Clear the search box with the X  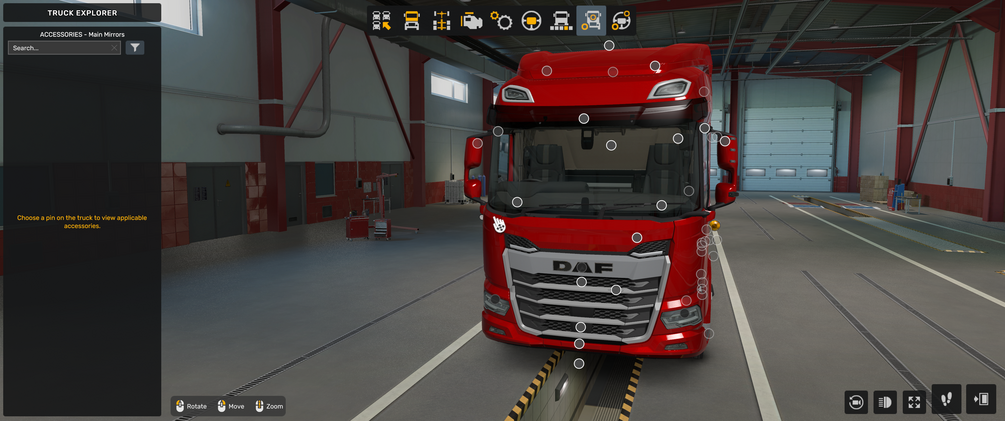coord(114,48)
